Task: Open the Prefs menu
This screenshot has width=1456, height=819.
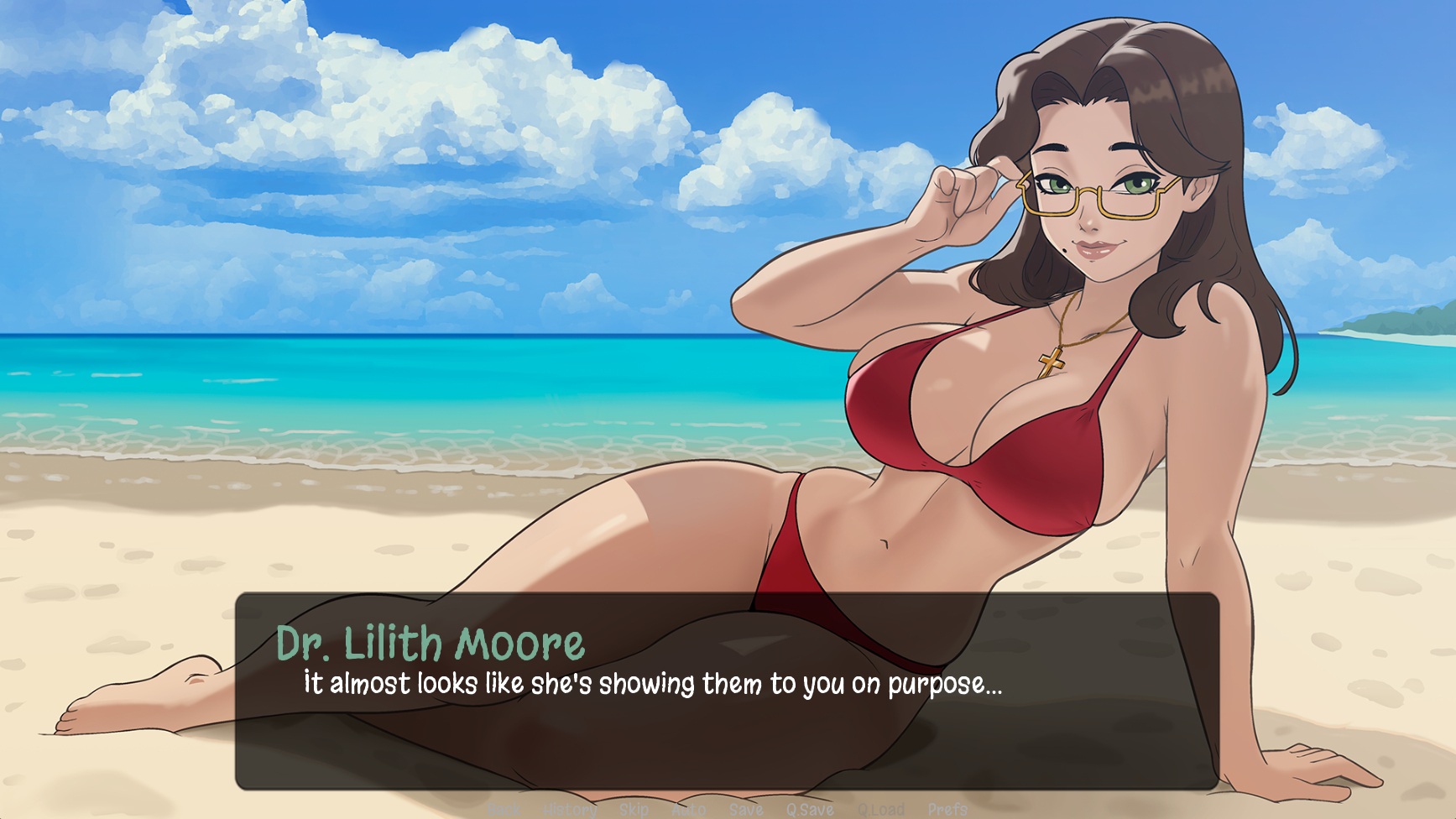Action: (947, 809)
